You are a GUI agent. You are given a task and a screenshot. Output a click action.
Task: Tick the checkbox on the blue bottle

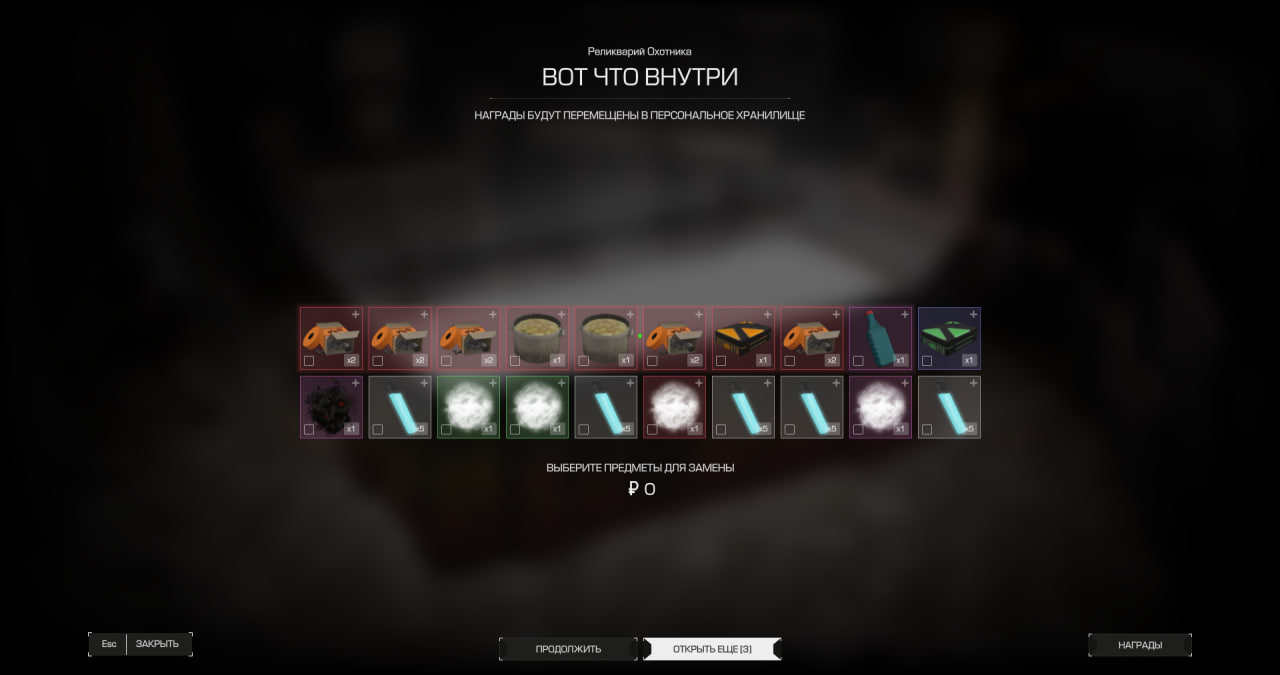click(858, 361)
